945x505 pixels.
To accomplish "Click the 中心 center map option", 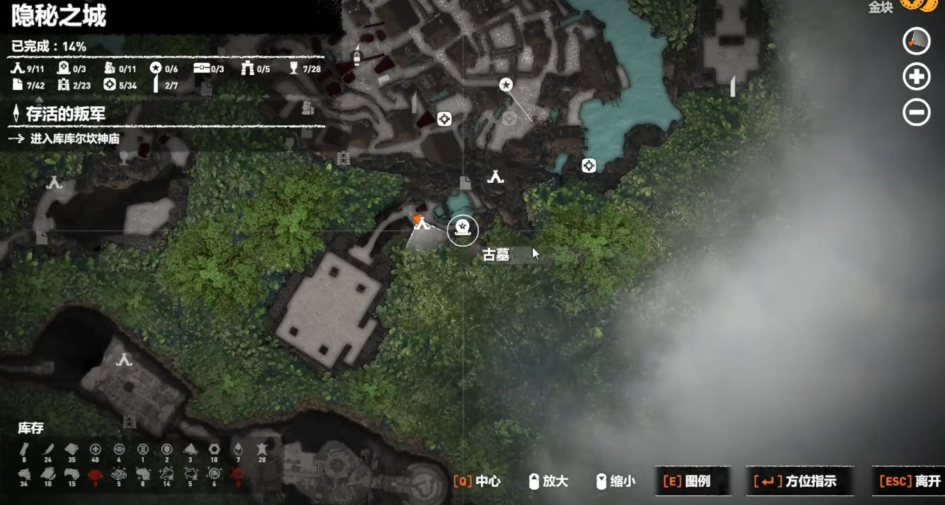I will pos(477,481).
